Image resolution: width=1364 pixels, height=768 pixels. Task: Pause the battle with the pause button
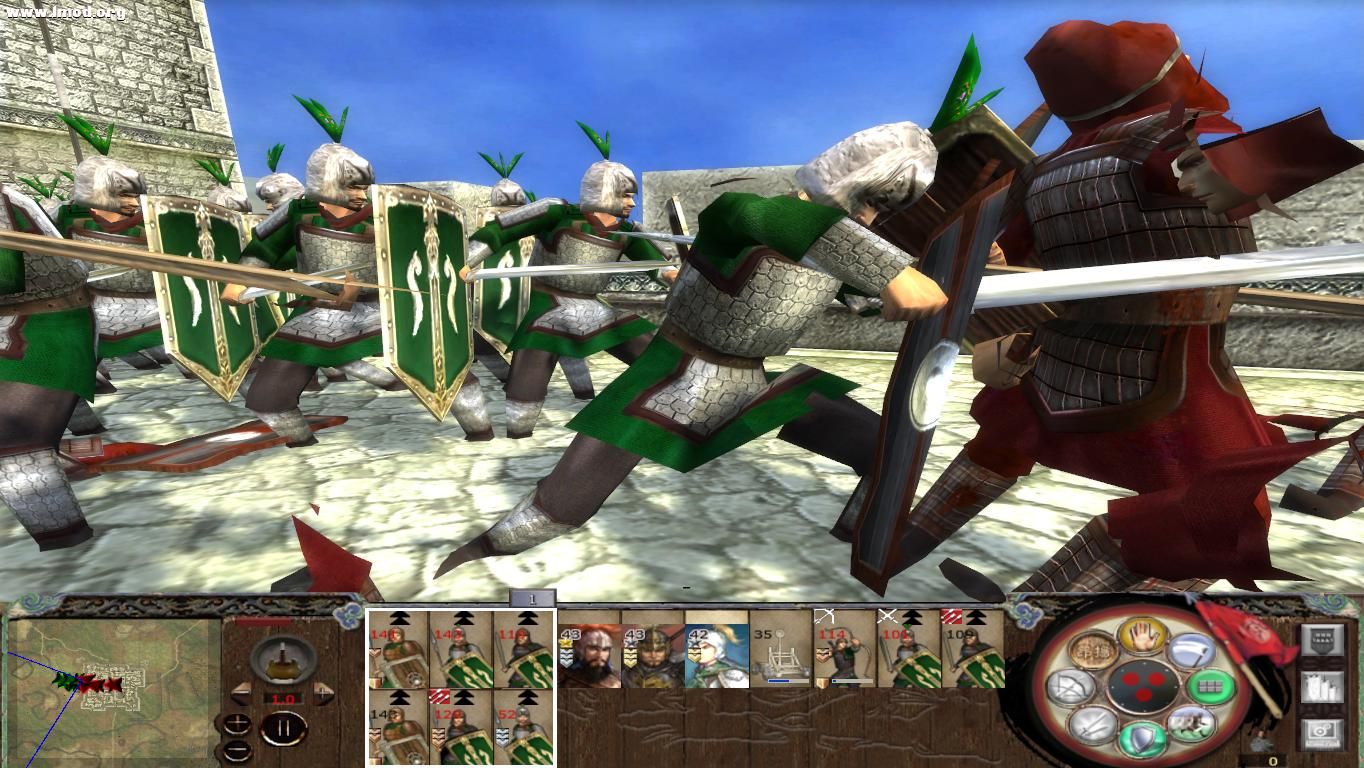(x=285, y=728)
